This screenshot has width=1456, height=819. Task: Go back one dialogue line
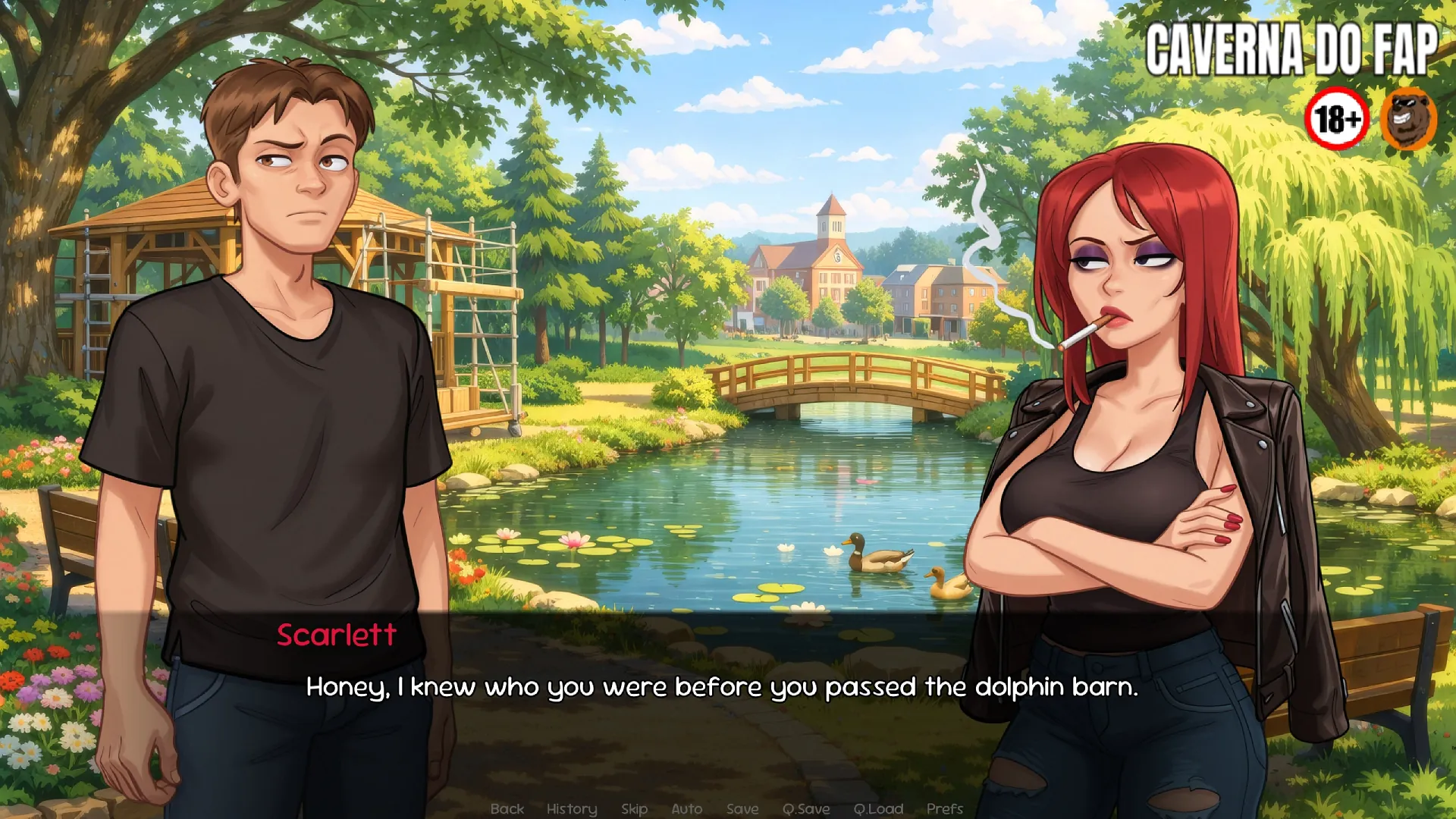coord(507,808)
